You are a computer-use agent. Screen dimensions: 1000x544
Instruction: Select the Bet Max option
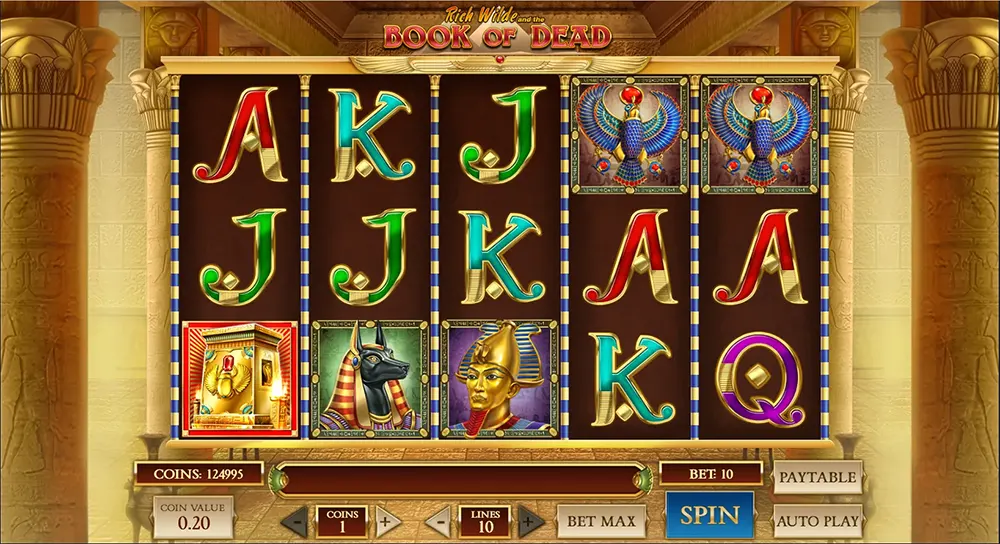pos(601,520)
